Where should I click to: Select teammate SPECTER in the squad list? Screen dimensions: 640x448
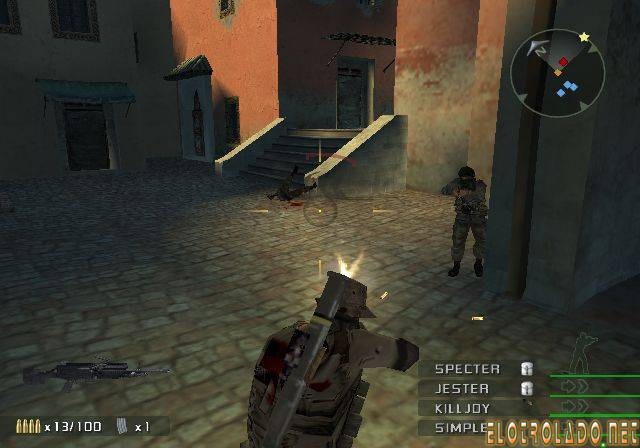click(467, 368)
